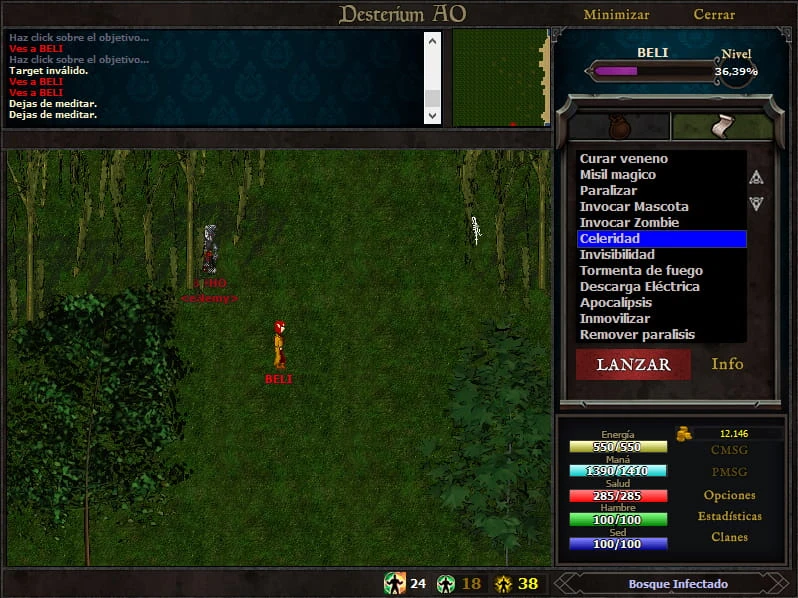The width and height of the screenshot is (798, 598).
Task: Pick Invocar Mascota in the spell list
Action: coord(634,207)
